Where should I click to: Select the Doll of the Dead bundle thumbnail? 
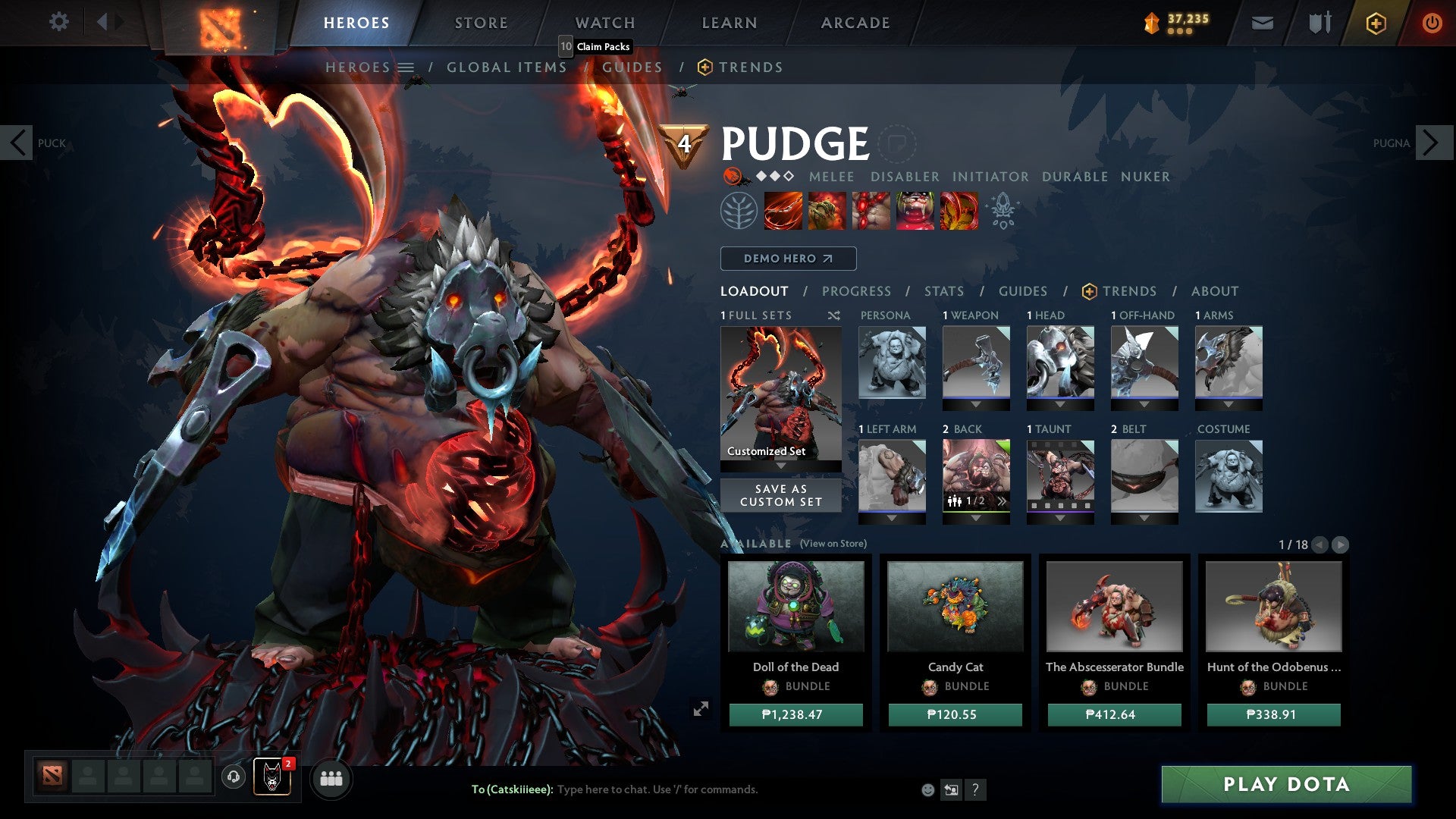[795, 607]
